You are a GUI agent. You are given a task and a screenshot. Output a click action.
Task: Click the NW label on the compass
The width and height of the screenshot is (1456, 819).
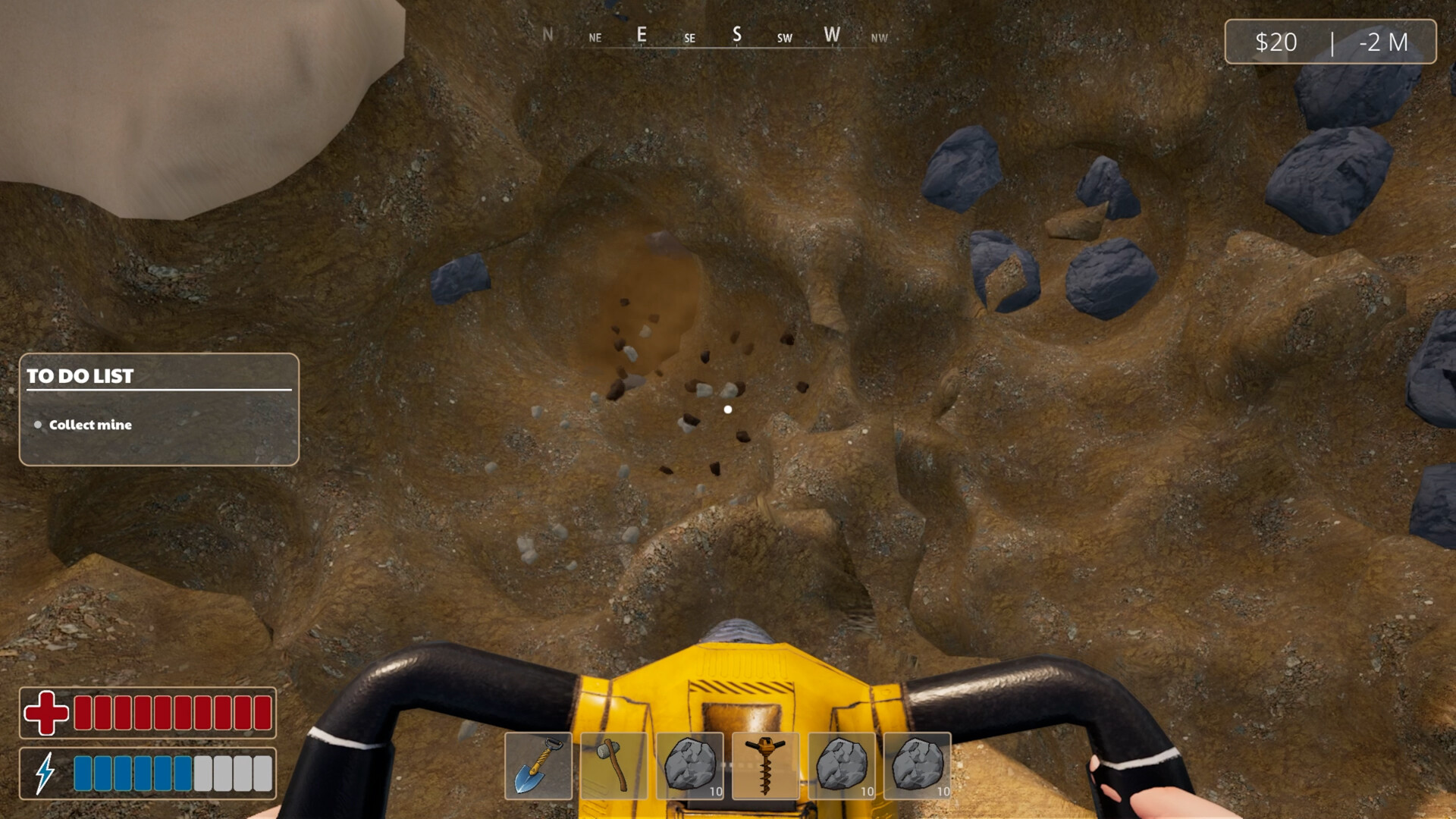pos(880,37)
